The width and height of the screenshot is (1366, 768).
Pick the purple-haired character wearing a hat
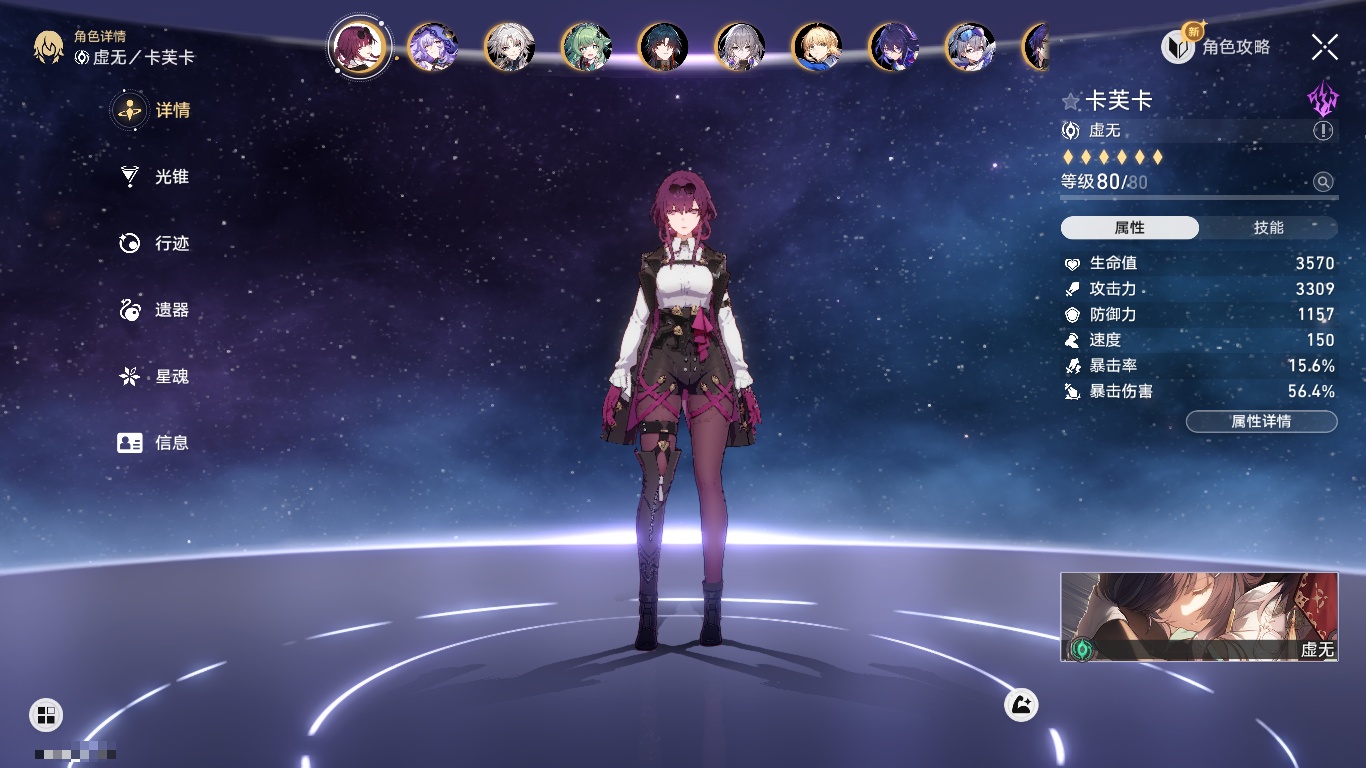[x=433, y=47]
